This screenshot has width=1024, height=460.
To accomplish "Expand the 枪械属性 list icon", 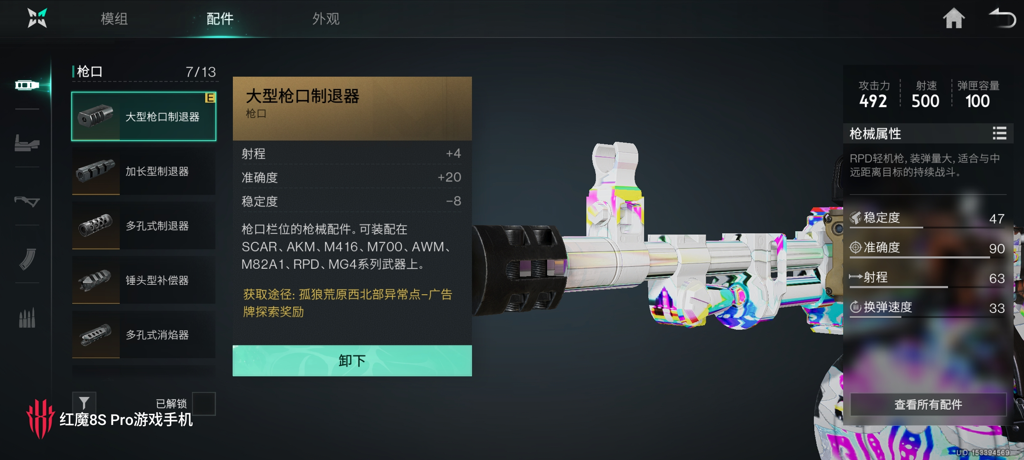I will [998, 133].
